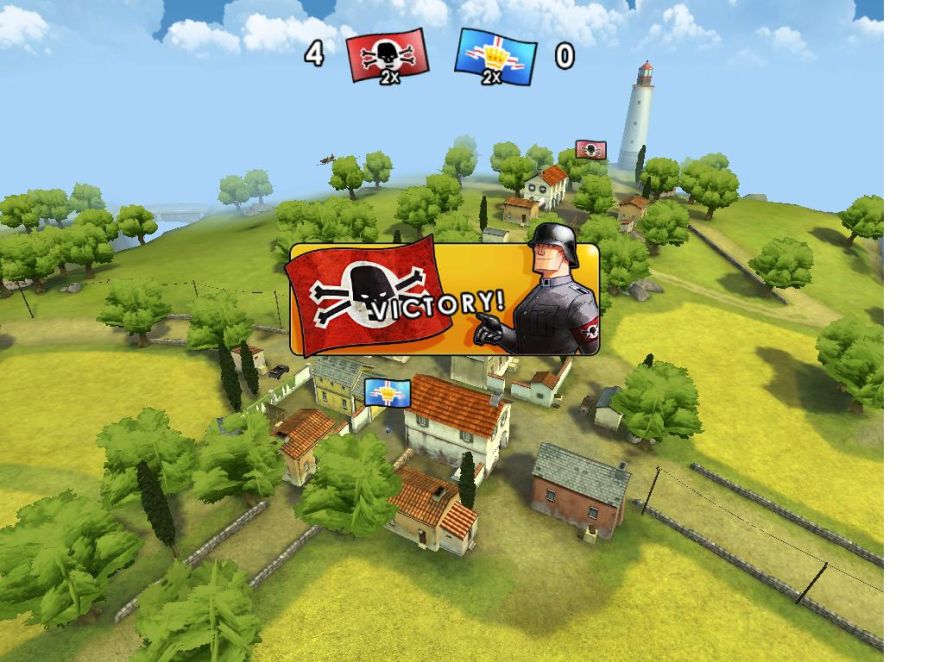Click the blue capture point marker over the village

387,392
